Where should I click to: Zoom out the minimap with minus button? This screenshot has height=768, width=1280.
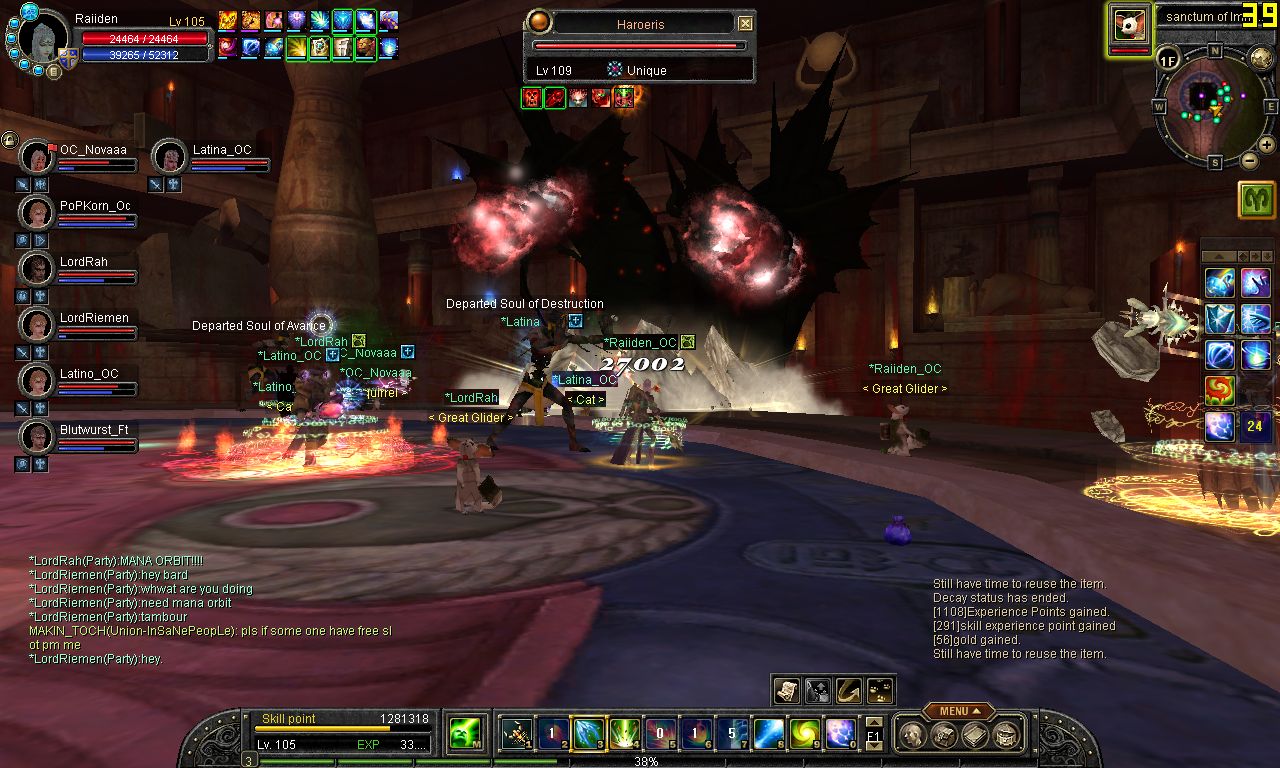tap(1250, 160)
